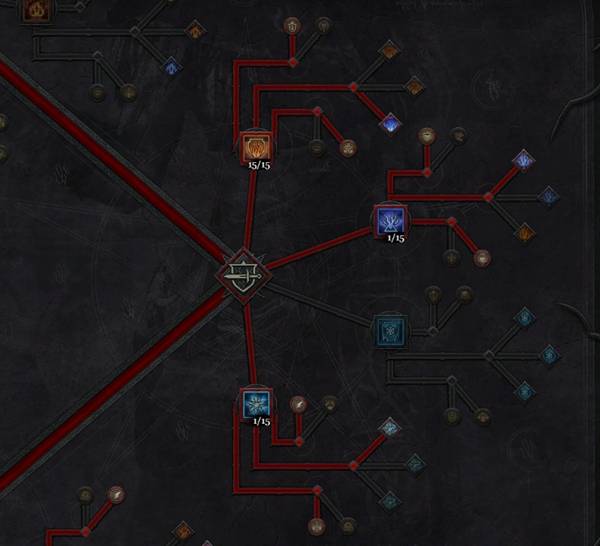Click the lit round passive beside the frost skill
This screenshot has width=600, height=546.
click(x=297, y=404)
